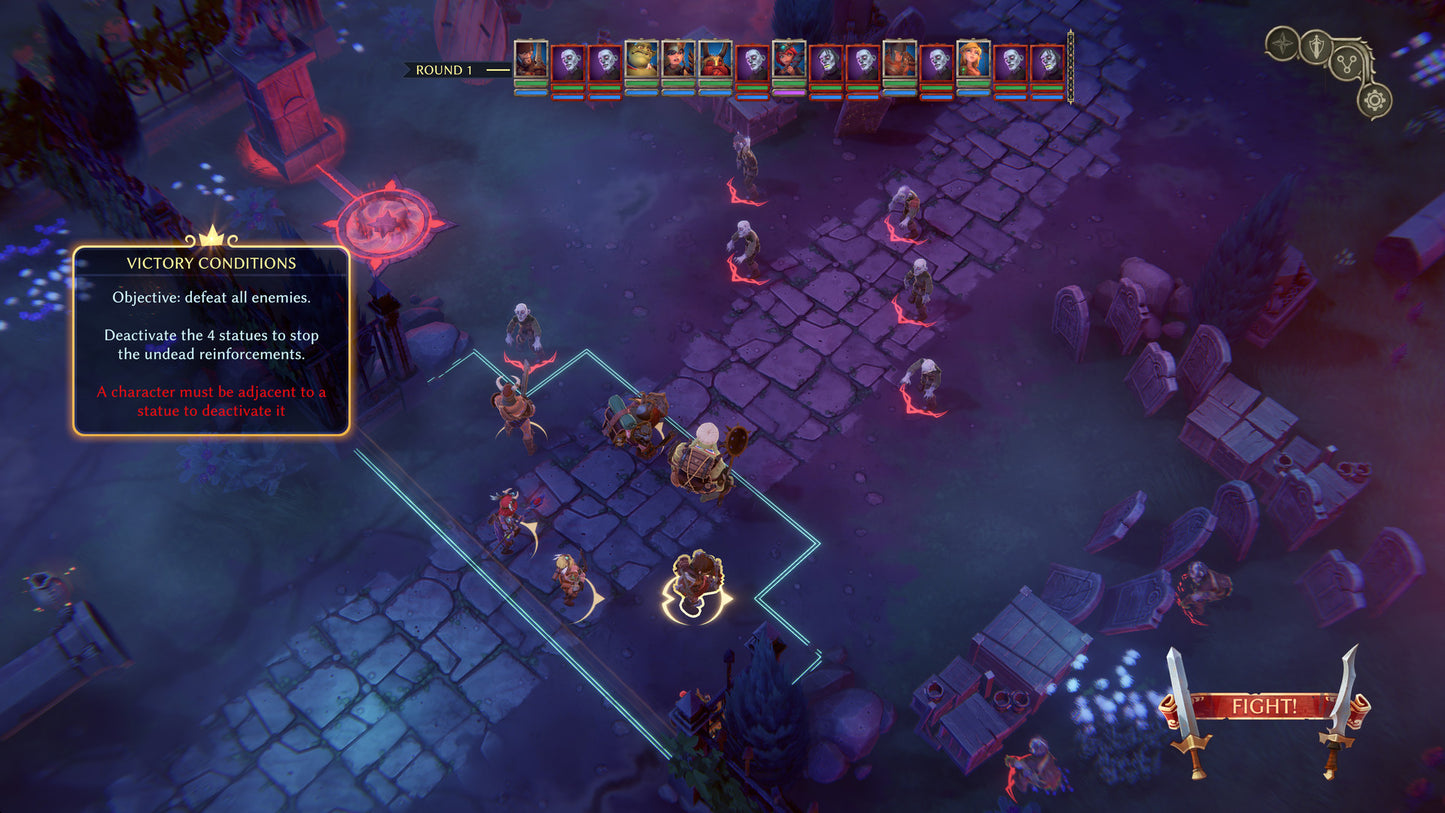
Task: Choose the red horned character portrait
Action: [715, 60]
